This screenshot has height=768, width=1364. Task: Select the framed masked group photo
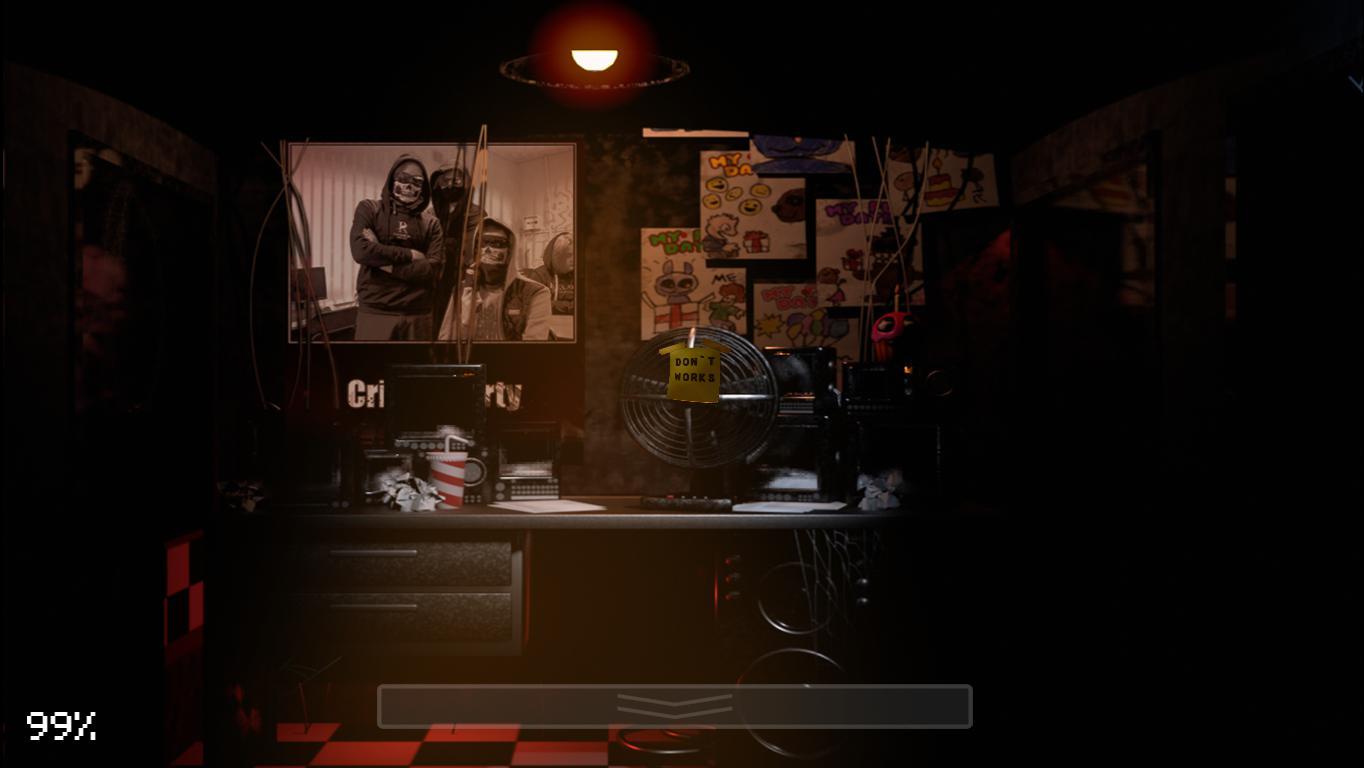pyautogui.click(x=430, y=240)
